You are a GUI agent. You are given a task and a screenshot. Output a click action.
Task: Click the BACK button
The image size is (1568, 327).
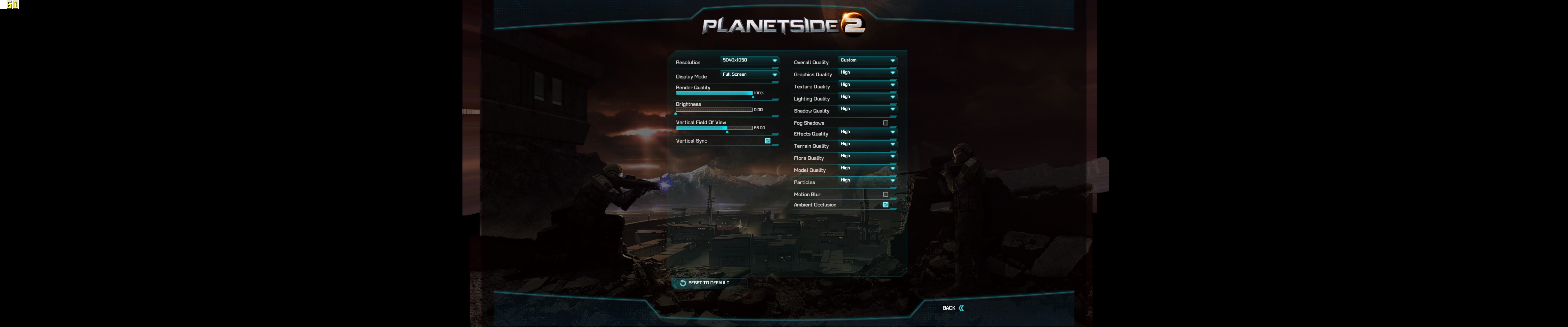tap(950, 309)
